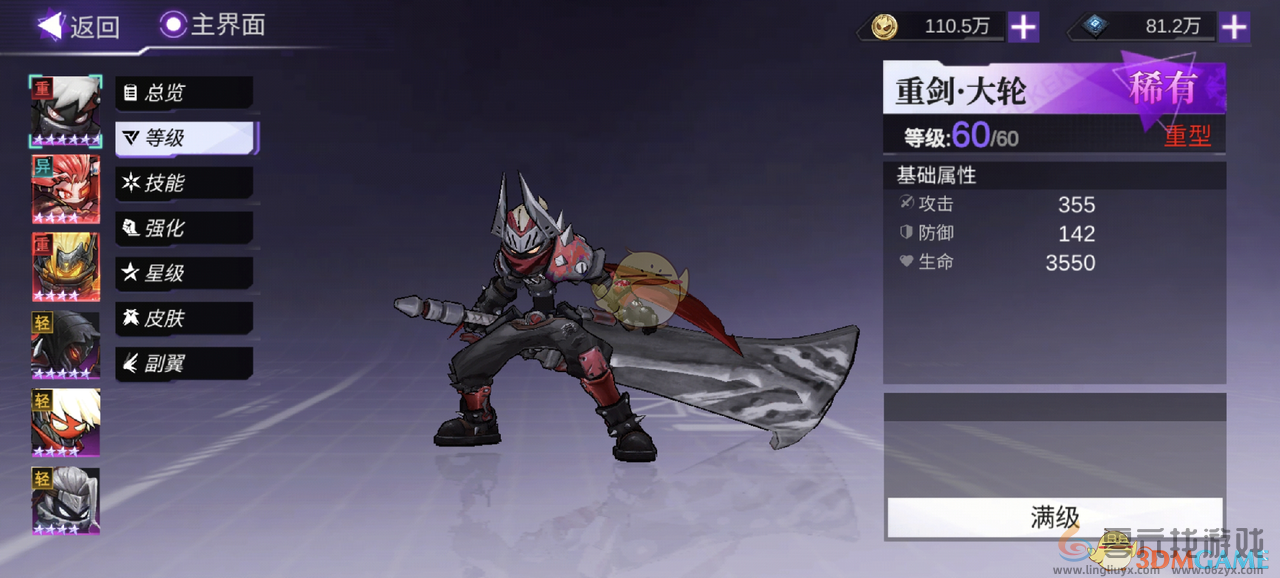Click the 满级 max level button

(x=1054, y=517)
